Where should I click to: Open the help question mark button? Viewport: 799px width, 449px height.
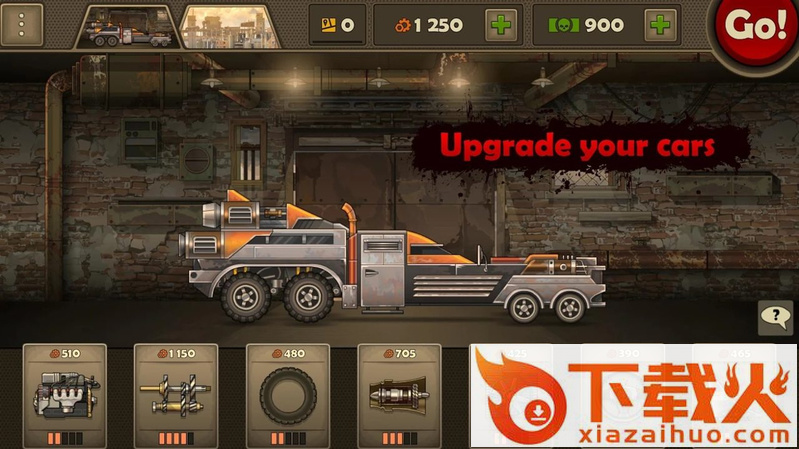click(775, 318)
